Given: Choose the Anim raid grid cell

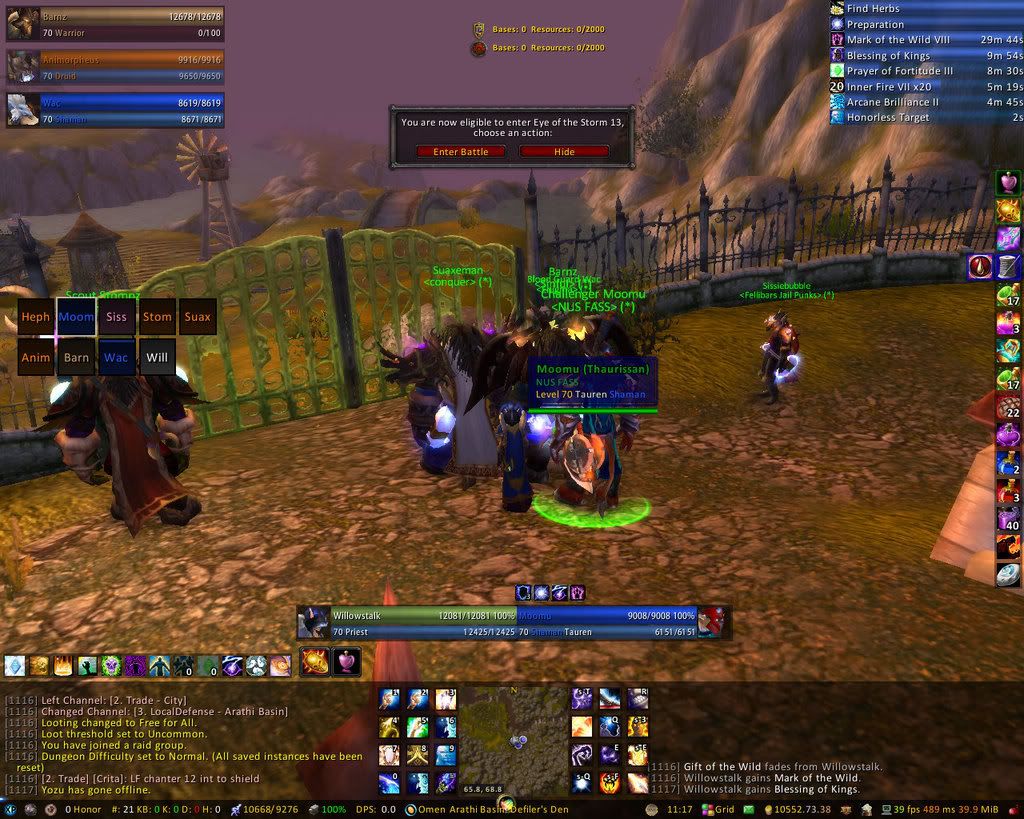Looking at the screenshot, I should pyautogui.click(x=36, y=357).
